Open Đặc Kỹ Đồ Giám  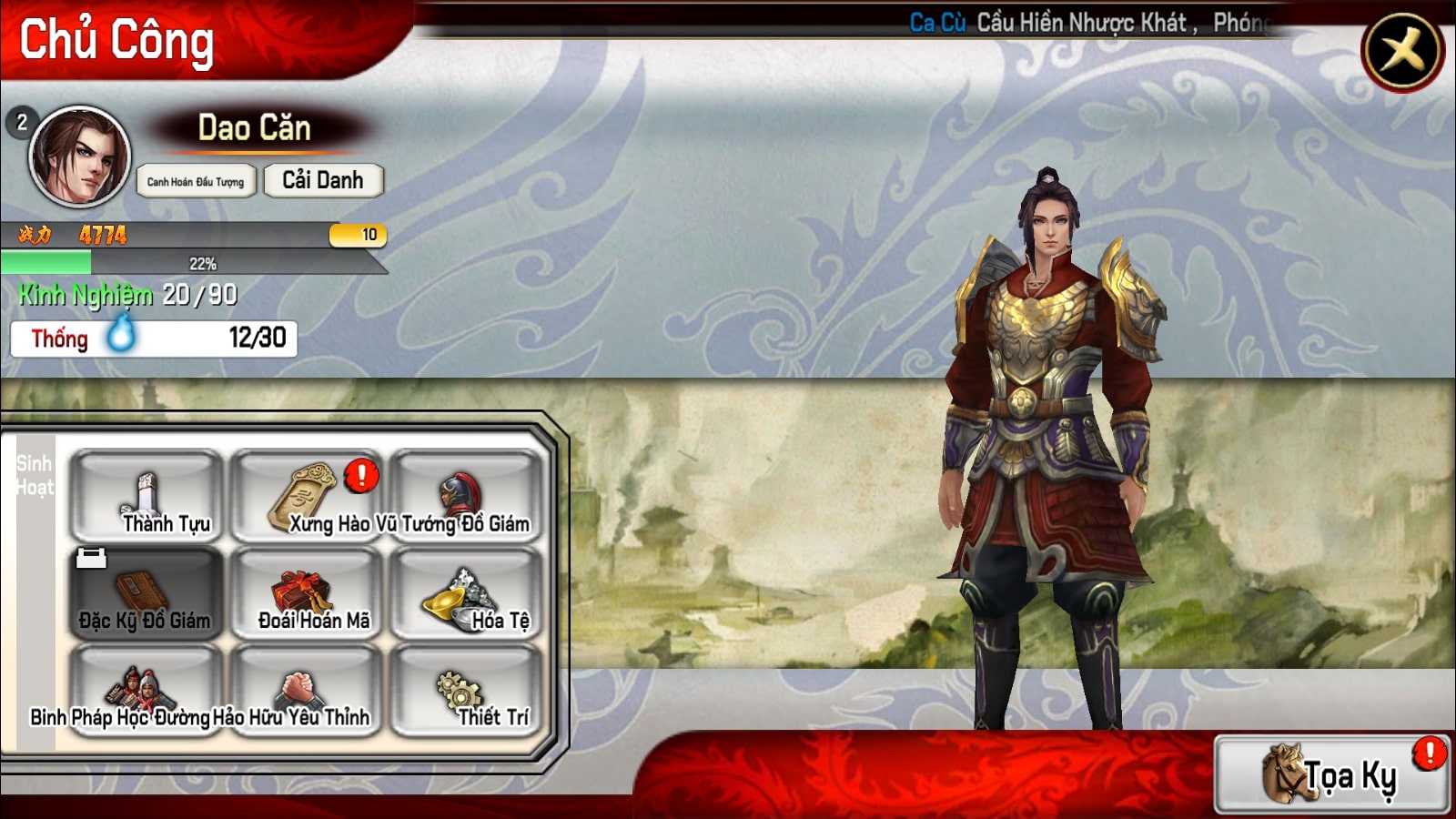147,594
